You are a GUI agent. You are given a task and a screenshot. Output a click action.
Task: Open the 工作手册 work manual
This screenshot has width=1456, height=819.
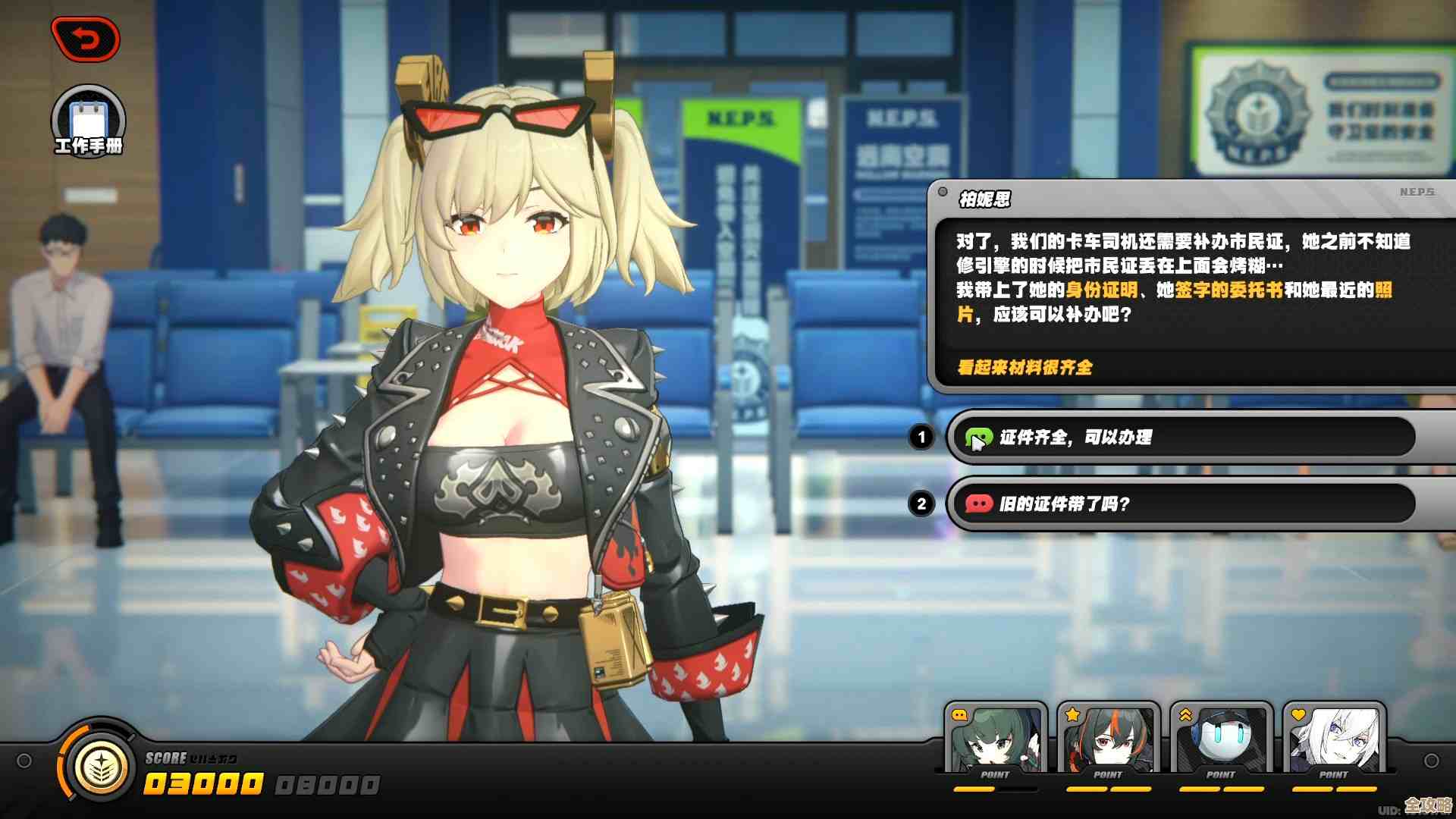click(88, 121)
